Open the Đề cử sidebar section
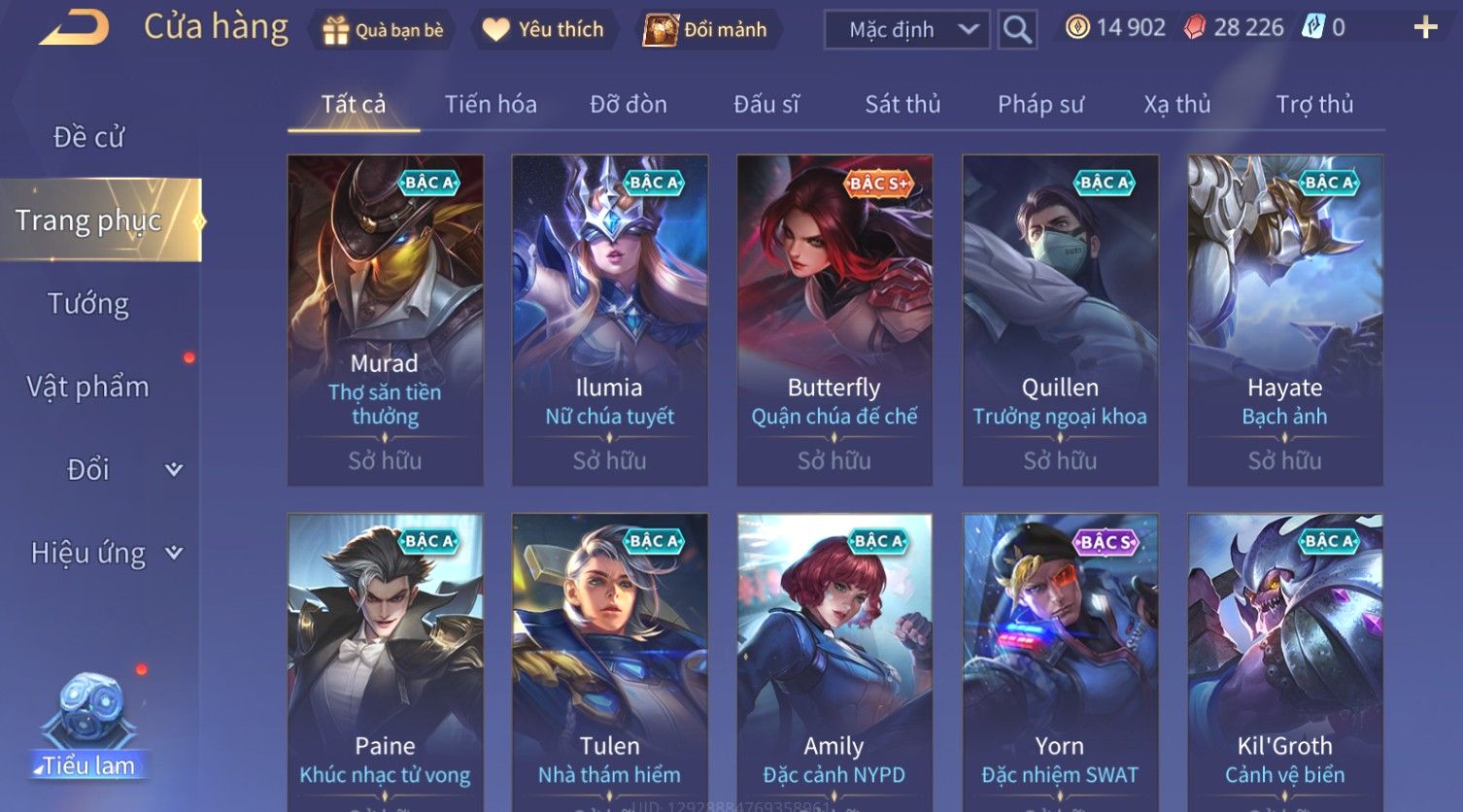 tap(88, 137)
